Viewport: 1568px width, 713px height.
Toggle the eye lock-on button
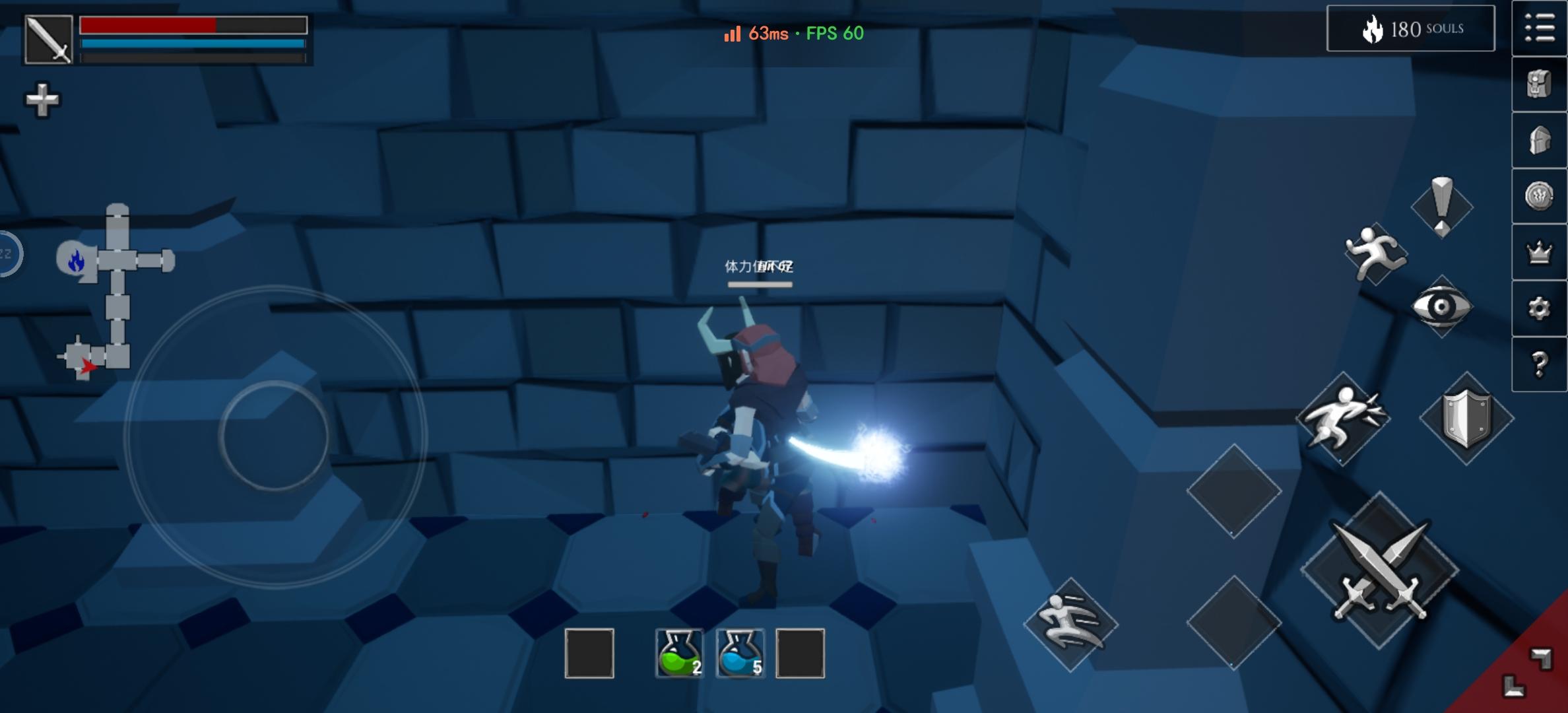point(1441,306)
